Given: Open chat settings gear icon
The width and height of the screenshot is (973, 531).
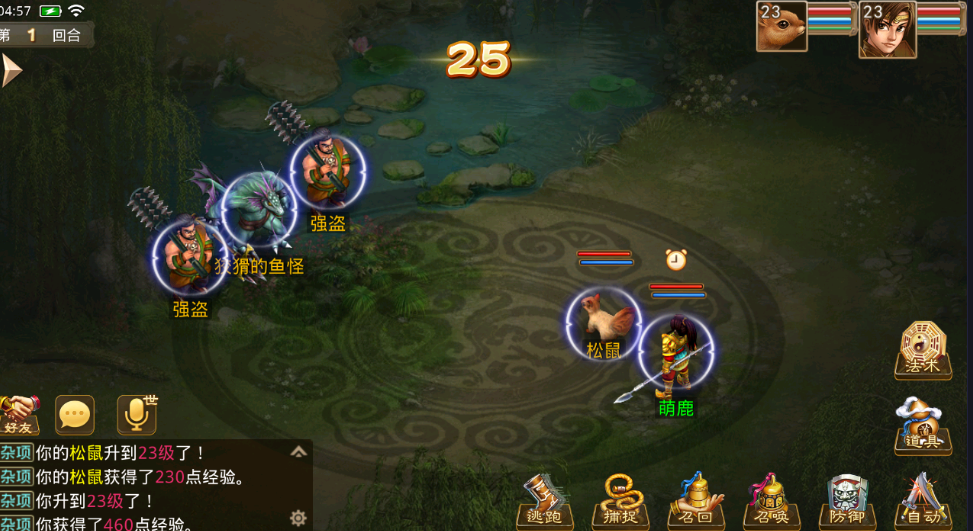Looking at the screenshot, I should point(297,517).
